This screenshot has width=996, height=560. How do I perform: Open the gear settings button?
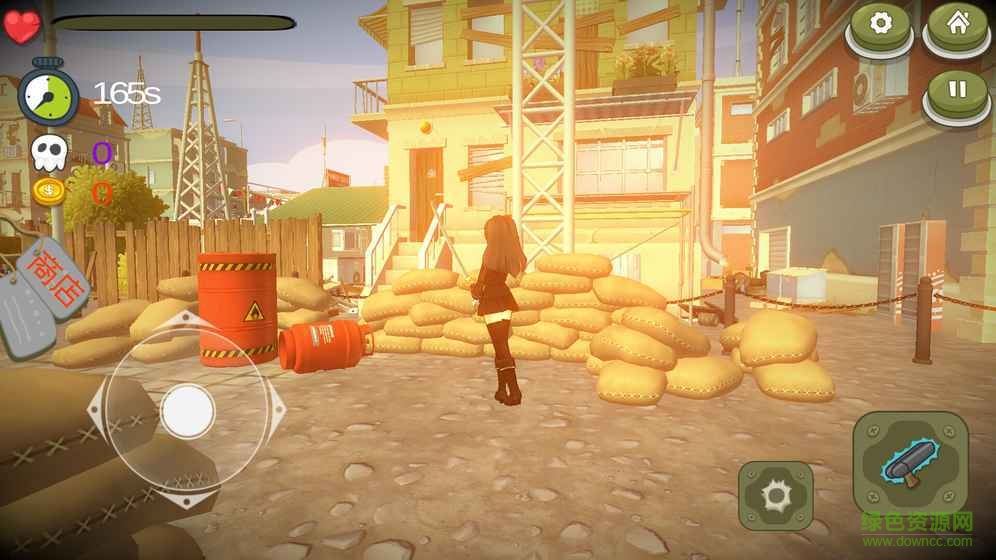click(x=880, y=25)
